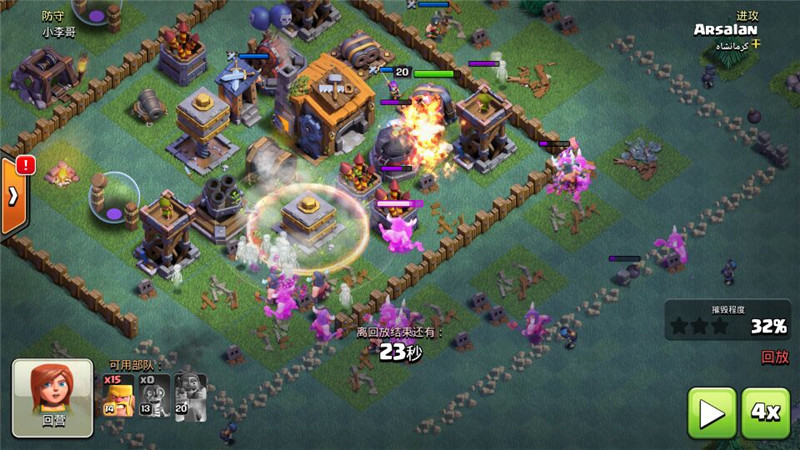800x450 pixels.
Task: Resume replay with the green play button
Action: [x=712, y=411]
